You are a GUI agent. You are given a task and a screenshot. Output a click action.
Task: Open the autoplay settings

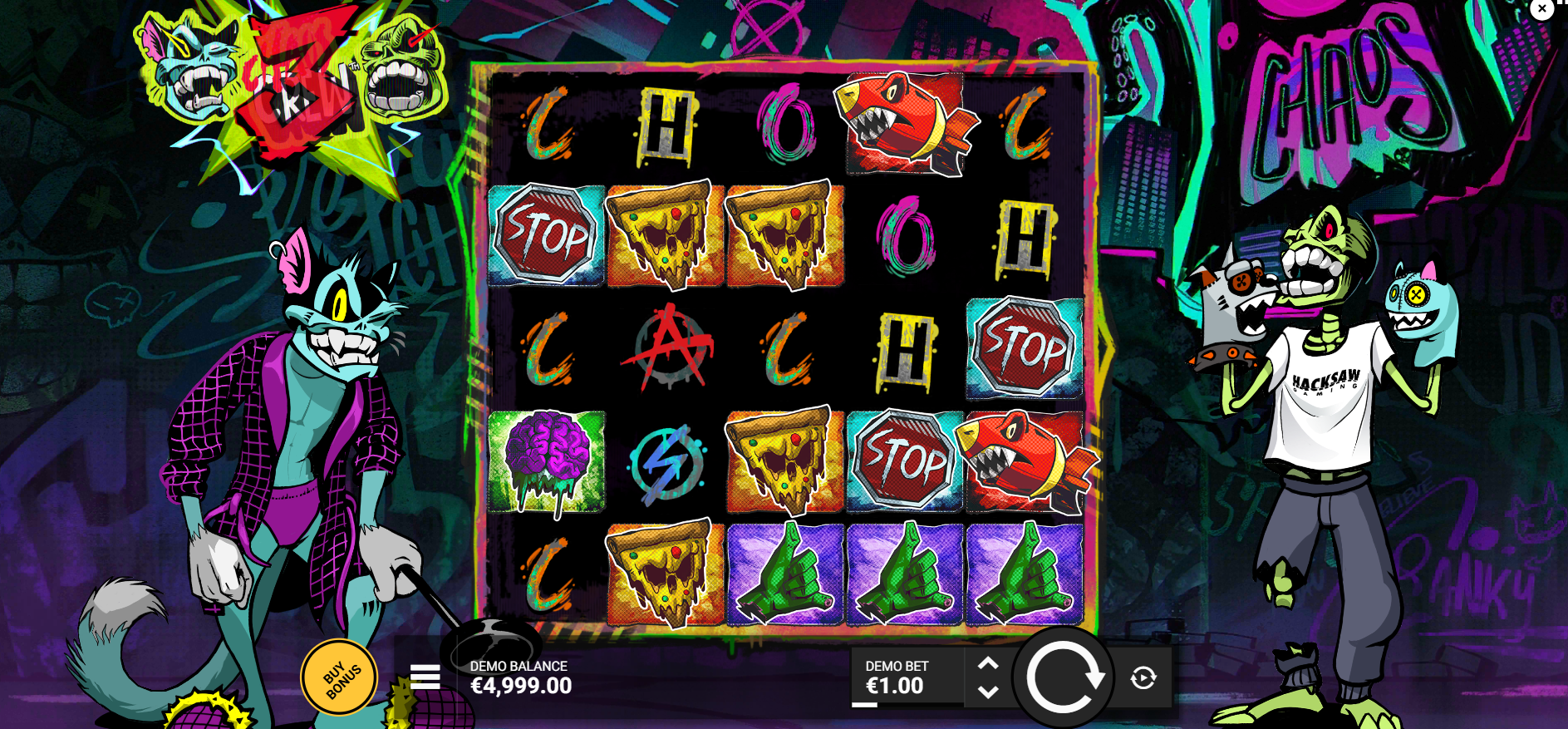(1143, 678)
